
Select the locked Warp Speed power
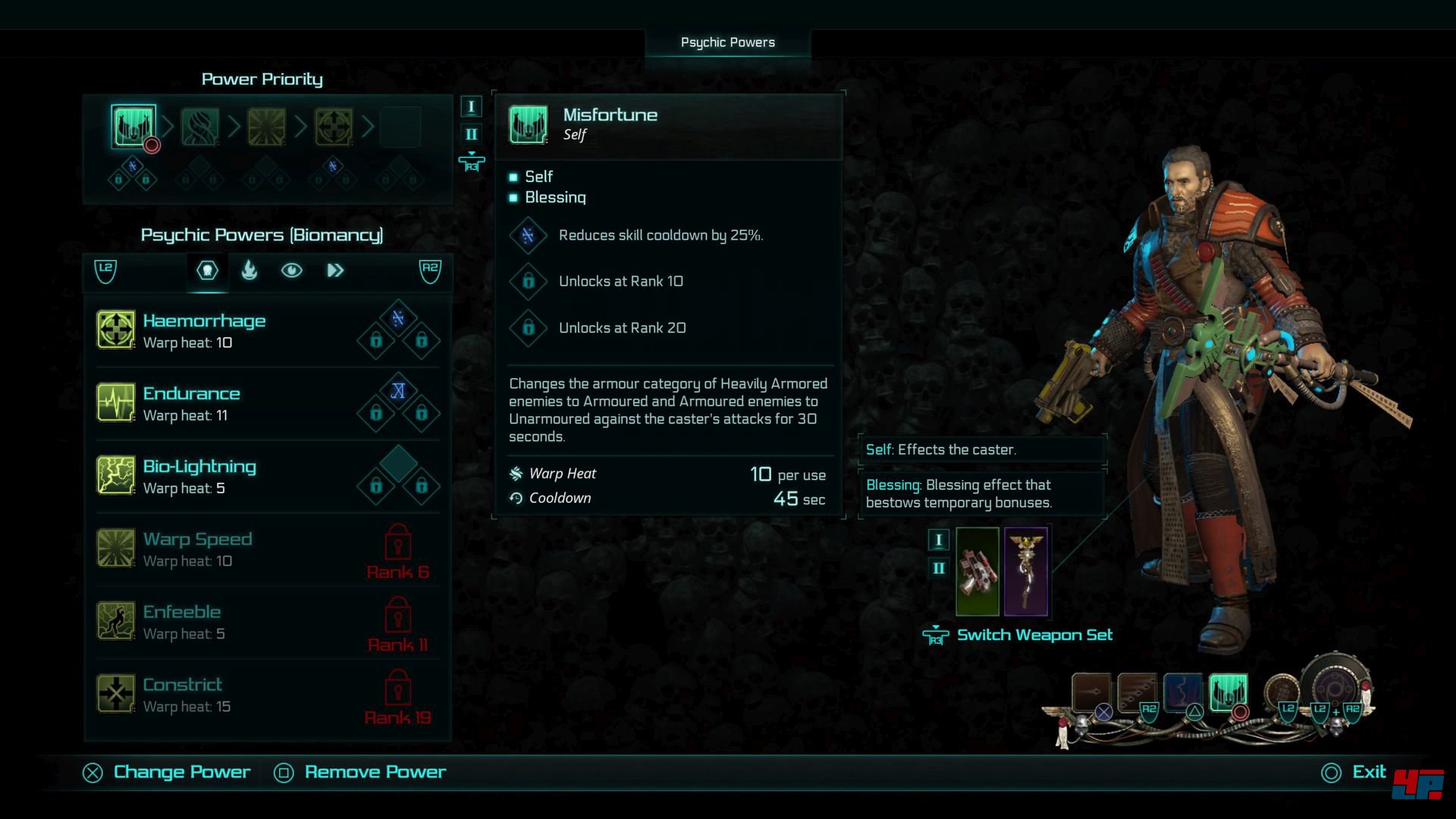point(197,549)
